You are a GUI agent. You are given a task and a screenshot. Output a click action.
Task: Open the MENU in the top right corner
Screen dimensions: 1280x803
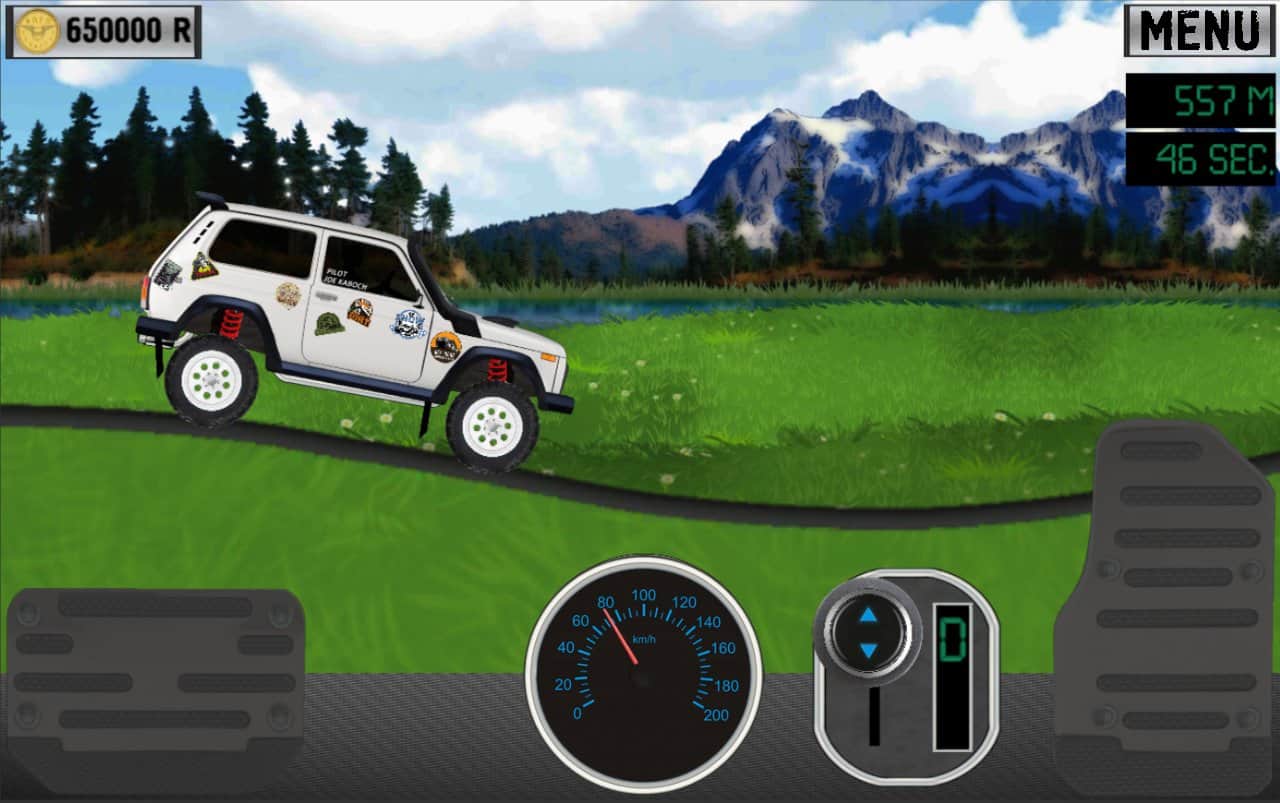click(x=1198, y=29)
